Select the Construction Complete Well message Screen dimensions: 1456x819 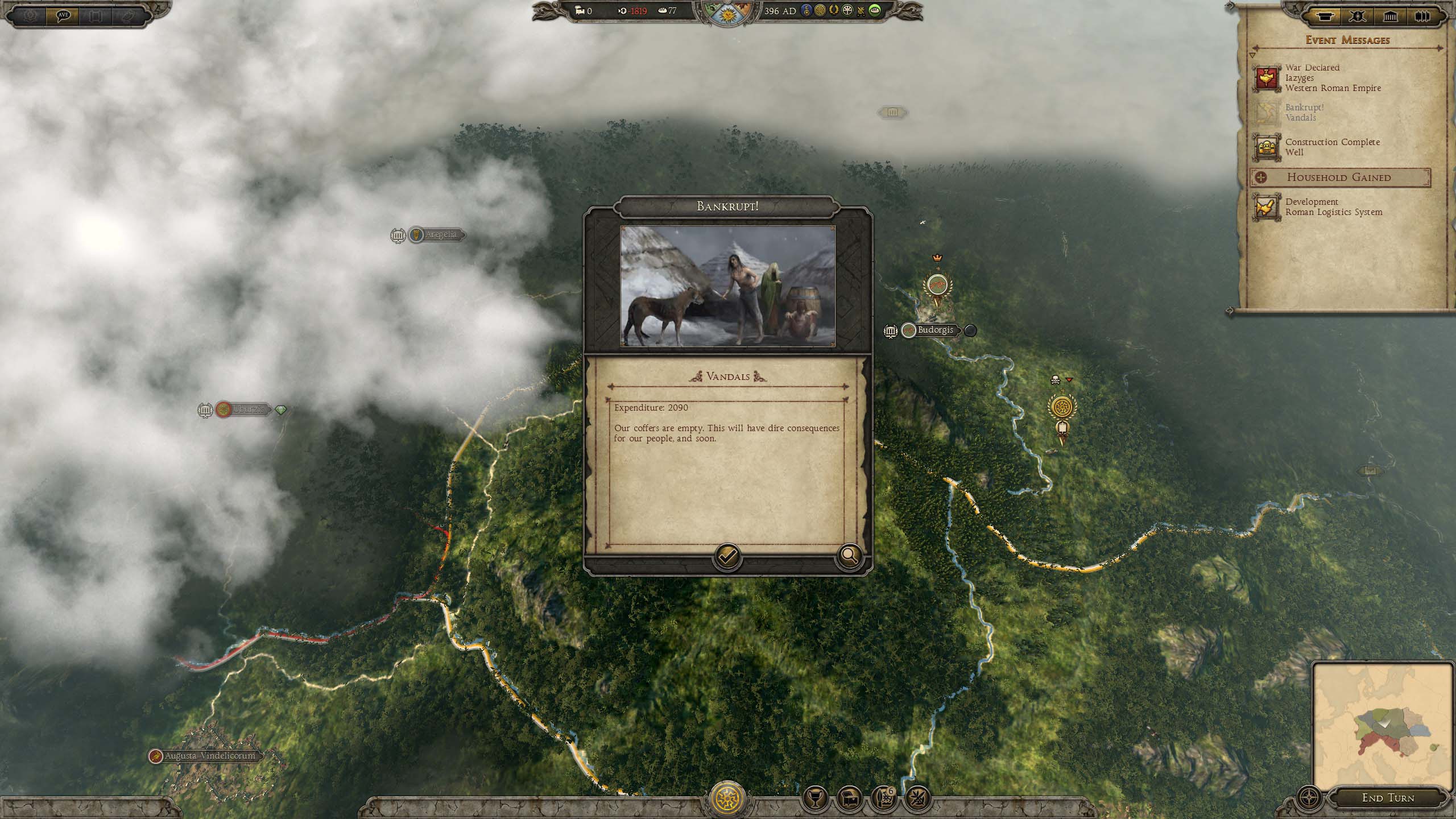click(1331, 147)
